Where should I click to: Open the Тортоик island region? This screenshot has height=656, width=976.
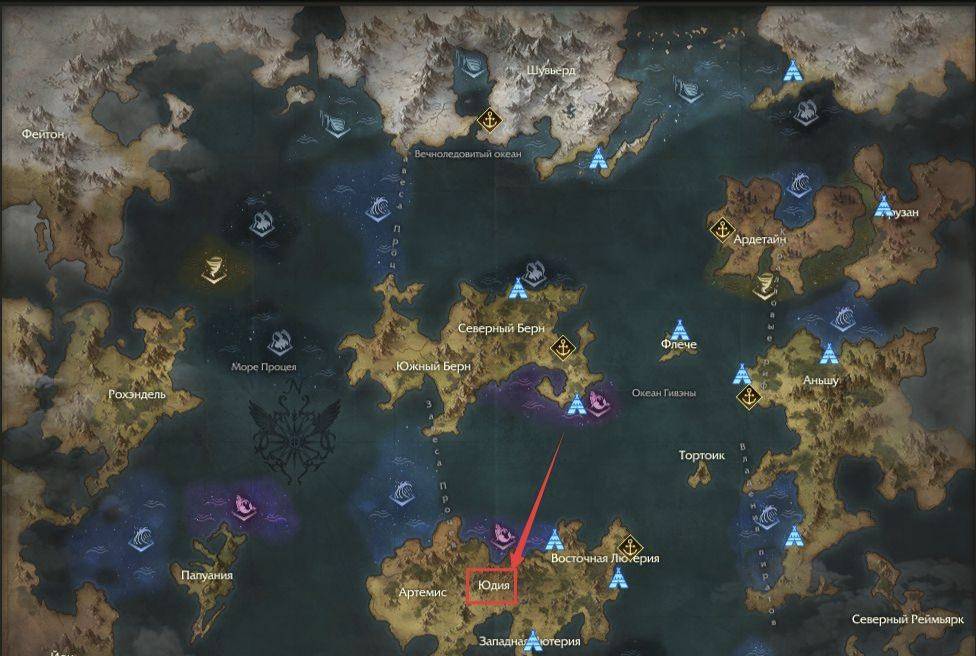pyautogui.click(x=701, y=456)
